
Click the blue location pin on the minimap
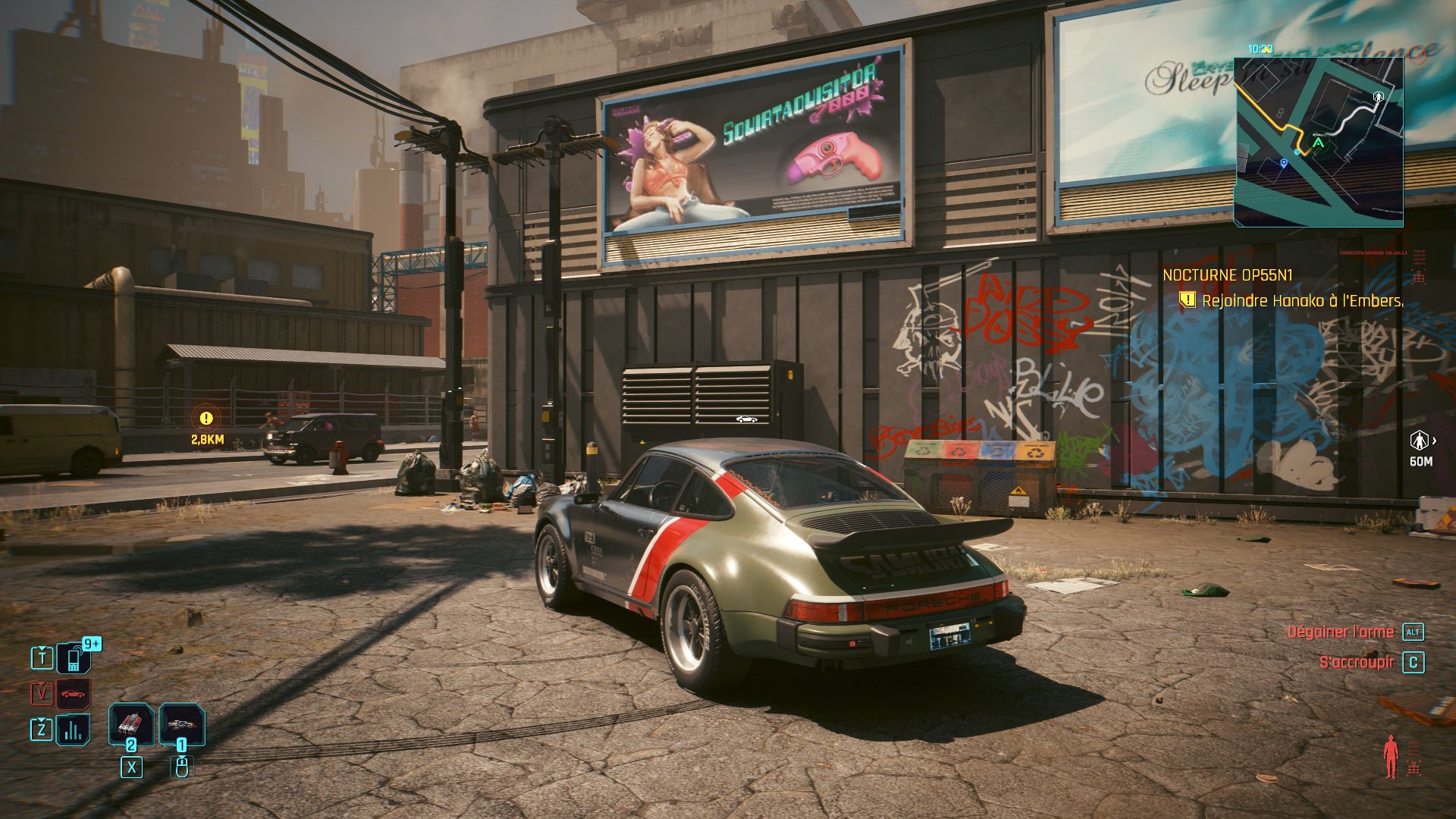(1283, 162)
